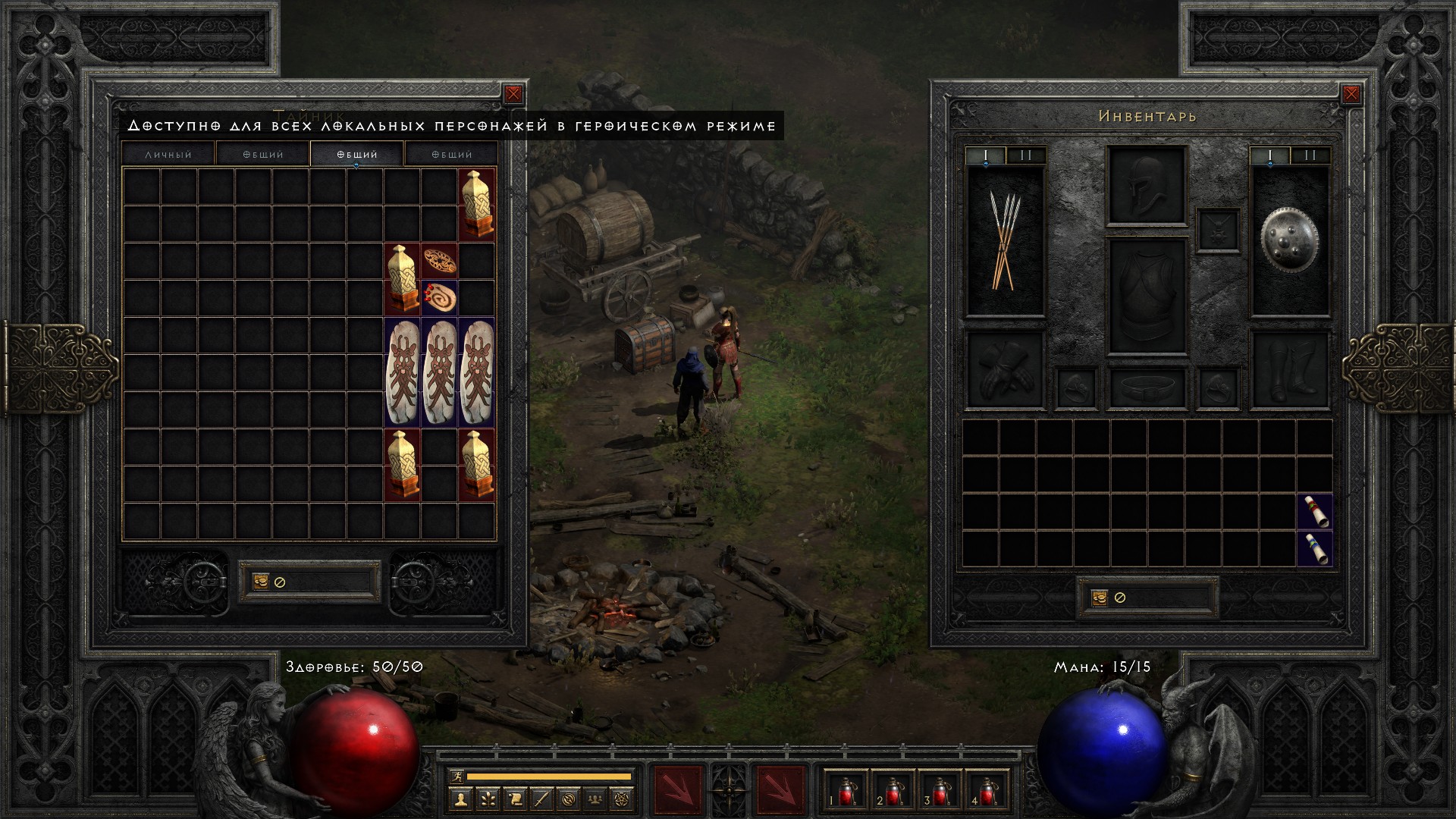This screenshot has width=1456, height=819.
Task: Toggle the run/walk icon by stamina bar
Action: click(x=456, y=776)
